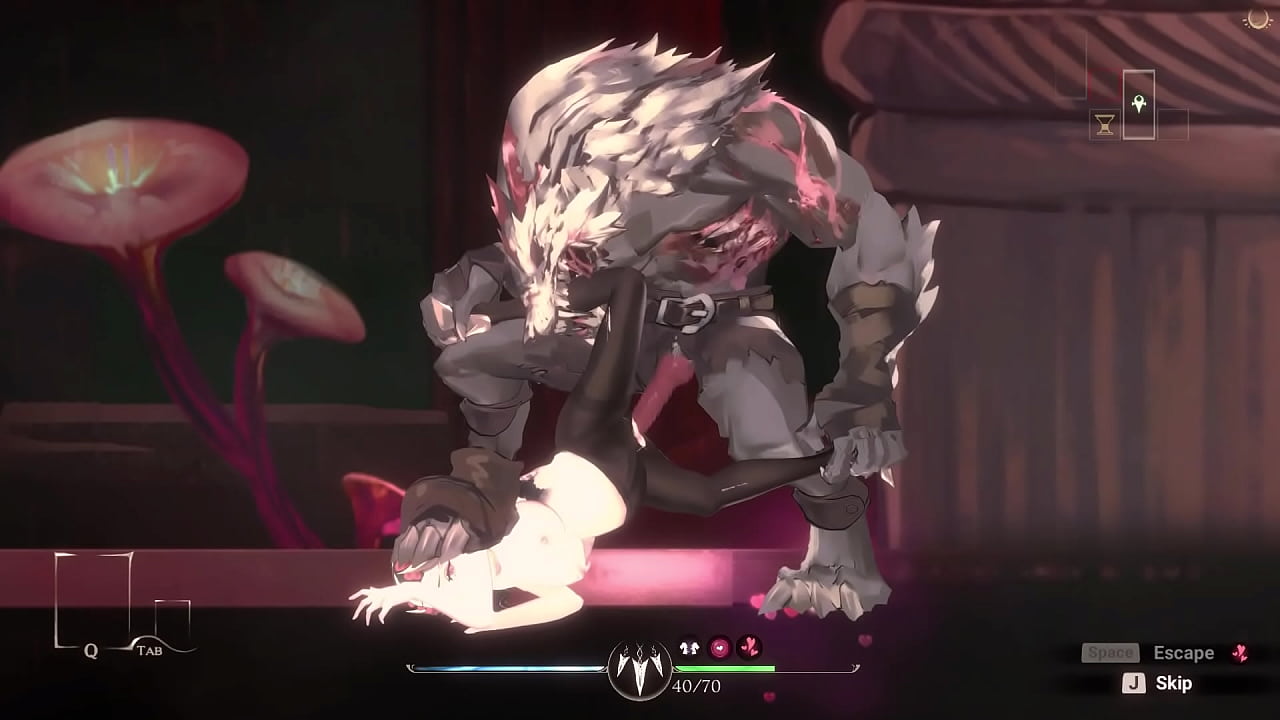Select the hourglass icon in the minimap
Screen dimensions: 1280x720
tap(1104, 123)
